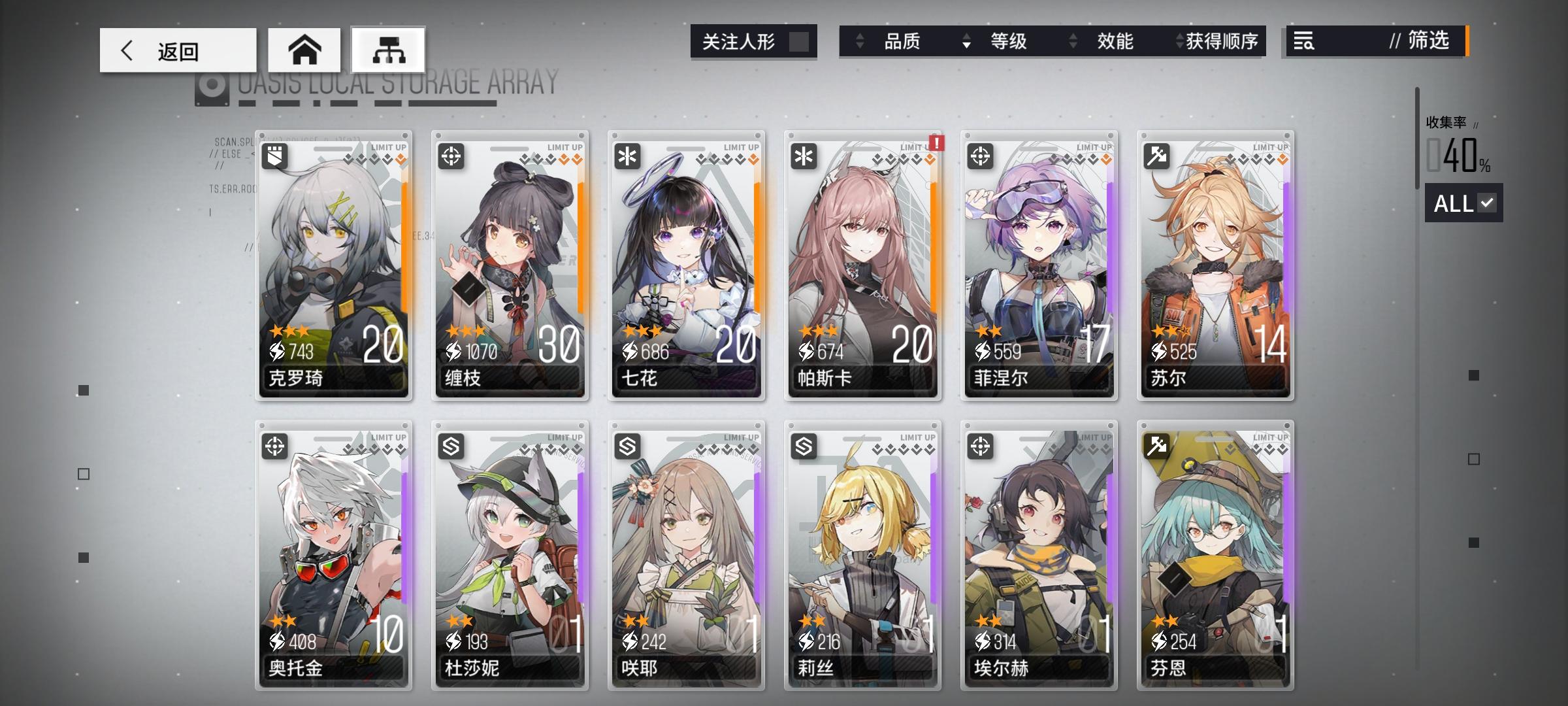The height and width of the screenshot is (706, 1568).
Task: Click the snowflake class icon on 七花's card
Action: (627, 155)
